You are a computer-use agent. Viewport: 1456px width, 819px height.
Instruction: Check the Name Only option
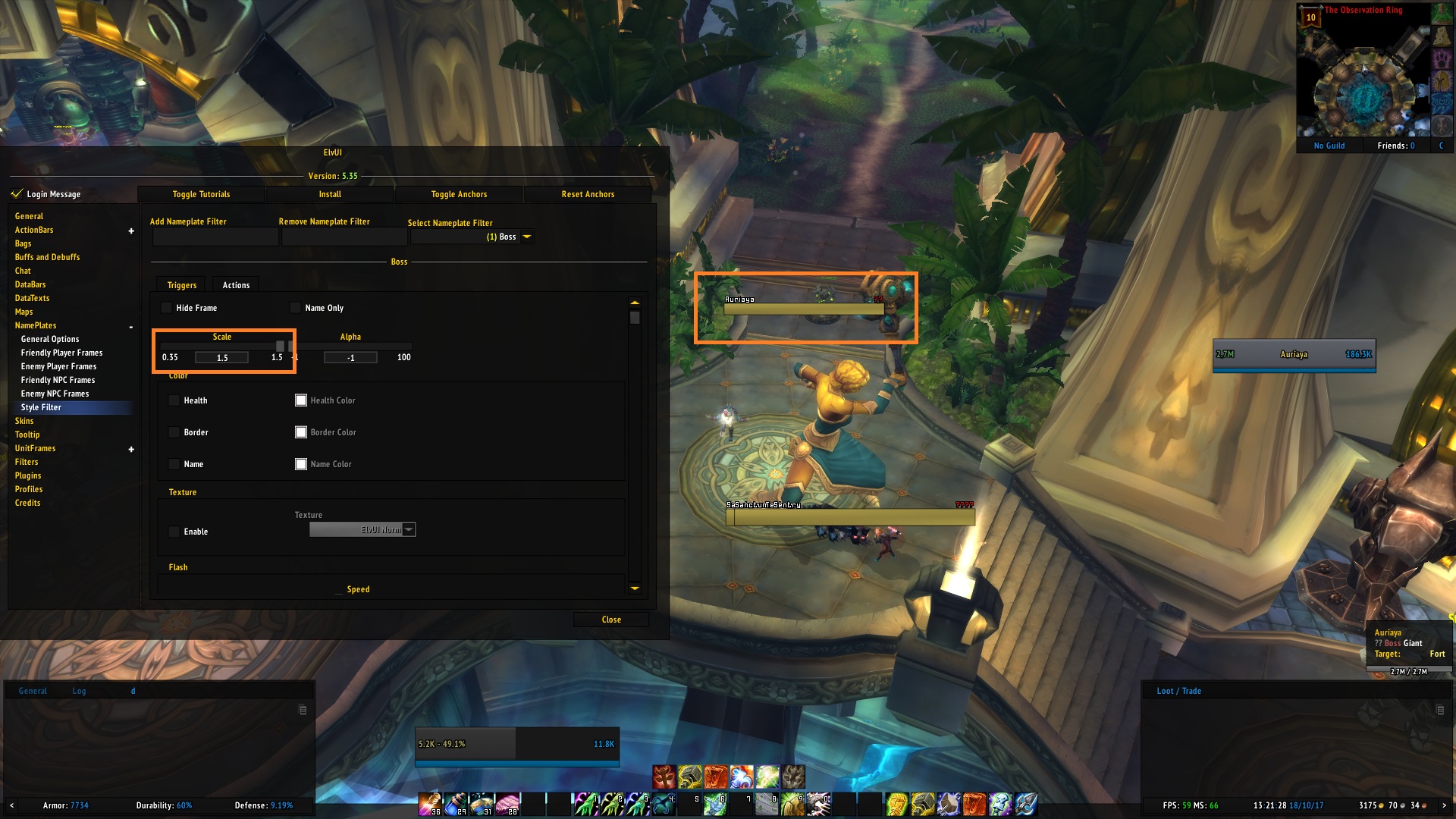point(295,308)
